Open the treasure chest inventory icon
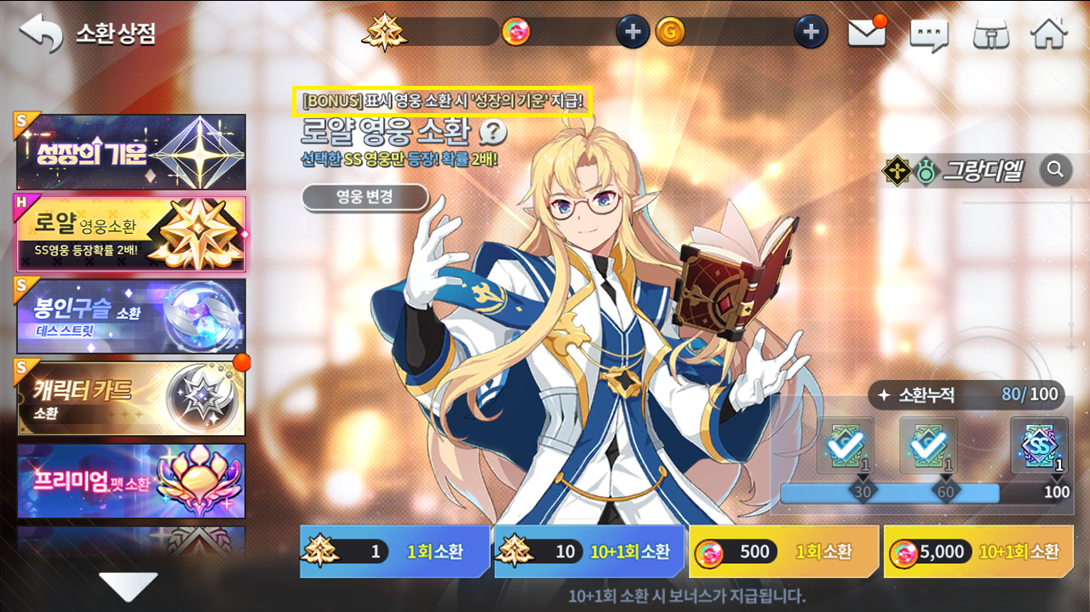This screenshot has height=612, width=1090. pyautogui.click(x=990, y=34)
